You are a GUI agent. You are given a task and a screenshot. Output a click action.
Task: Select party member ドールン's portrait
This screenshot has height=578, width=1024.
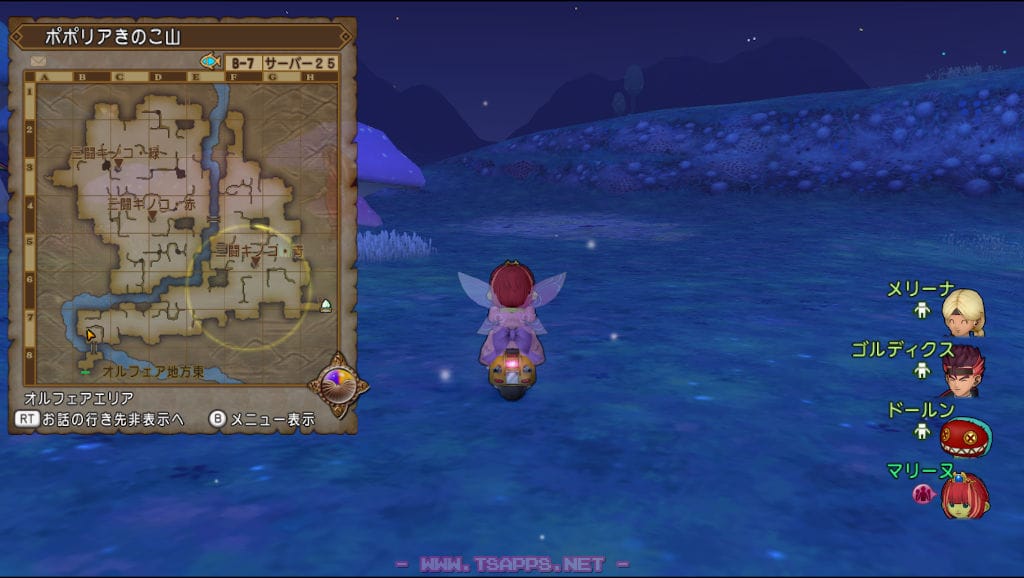(x=965, y=436)
